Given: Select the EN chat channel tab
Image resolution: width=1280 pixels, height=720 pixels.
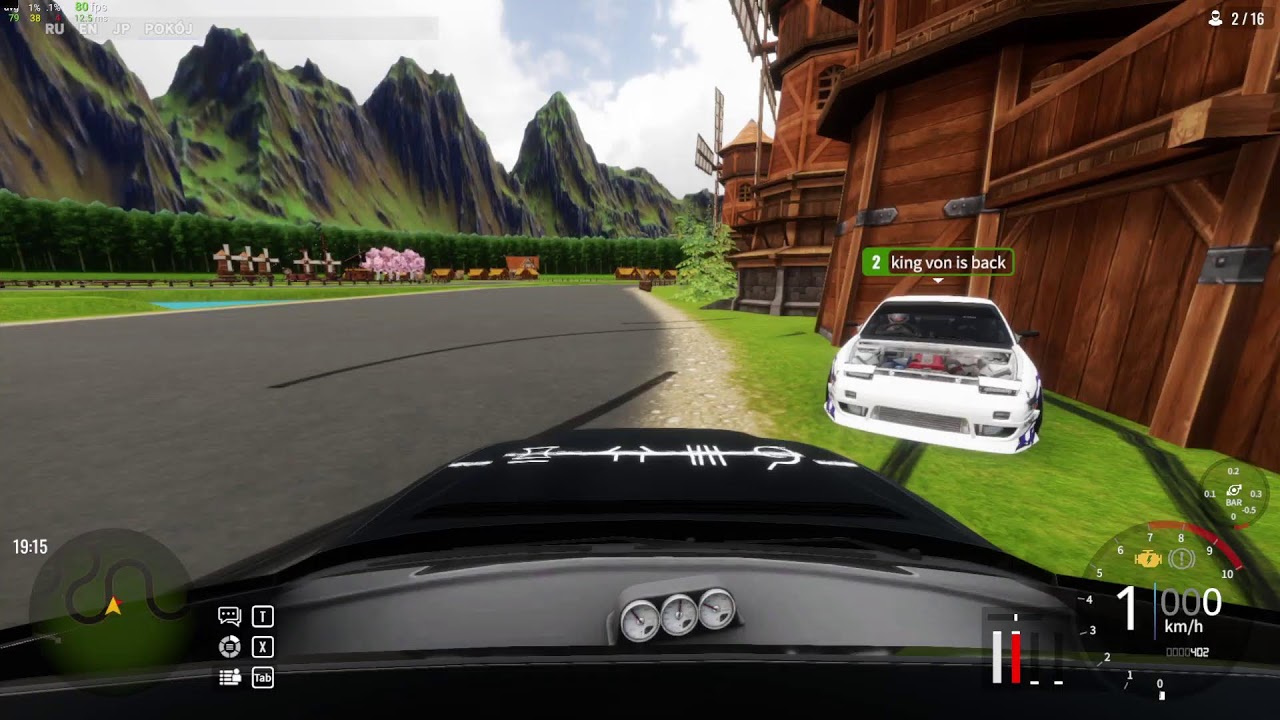Looking at the screenshot, I should pos(88,29).
